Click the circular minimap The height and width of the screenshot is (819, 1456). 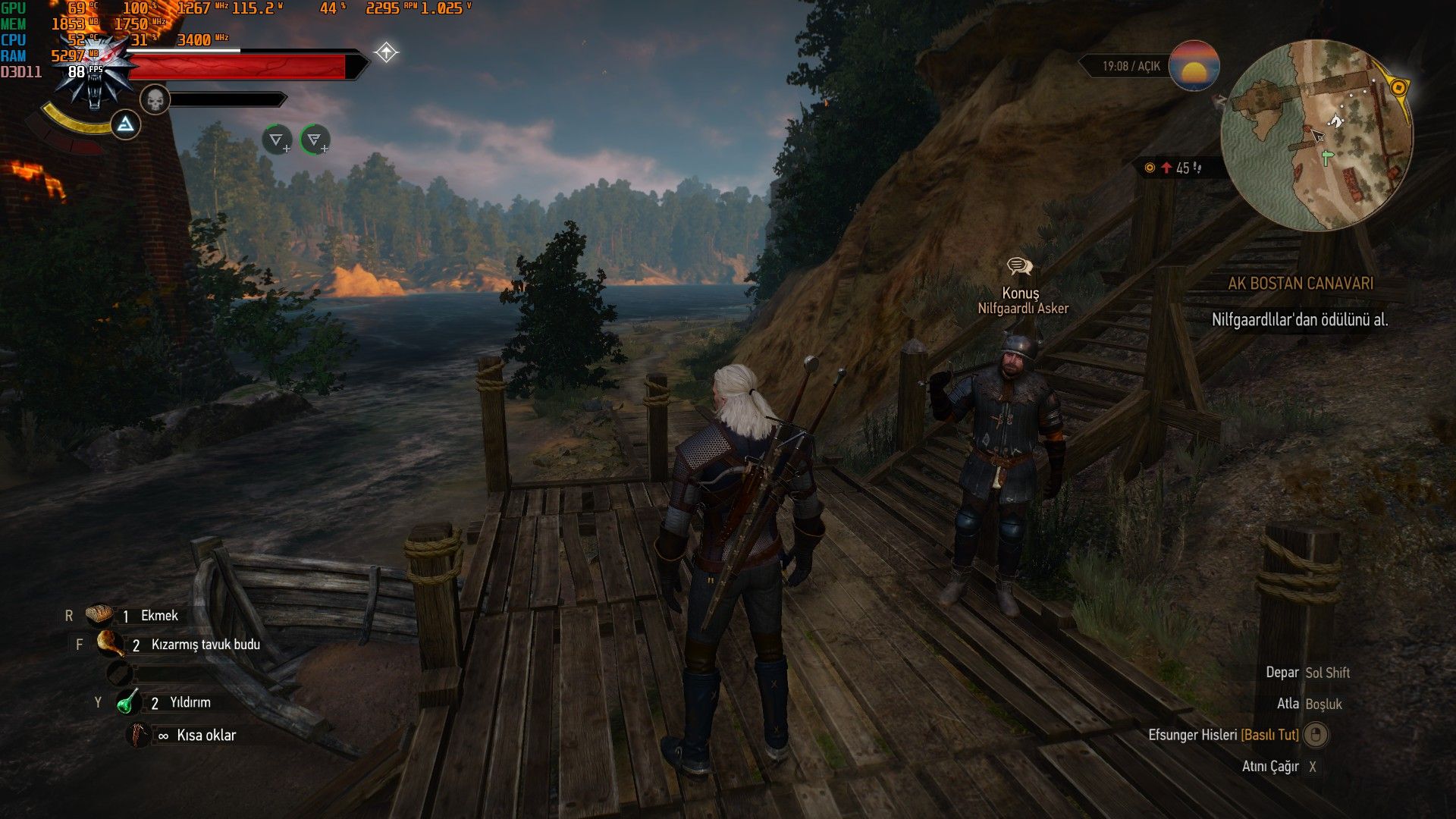point(1316,135)
